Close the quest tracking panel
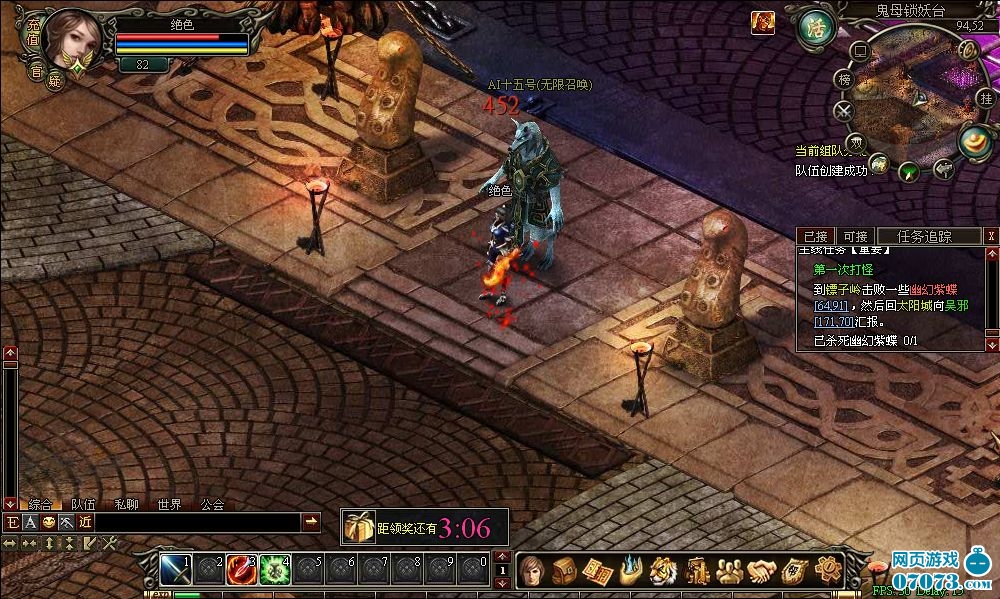1000x599 pixels. 990,236
